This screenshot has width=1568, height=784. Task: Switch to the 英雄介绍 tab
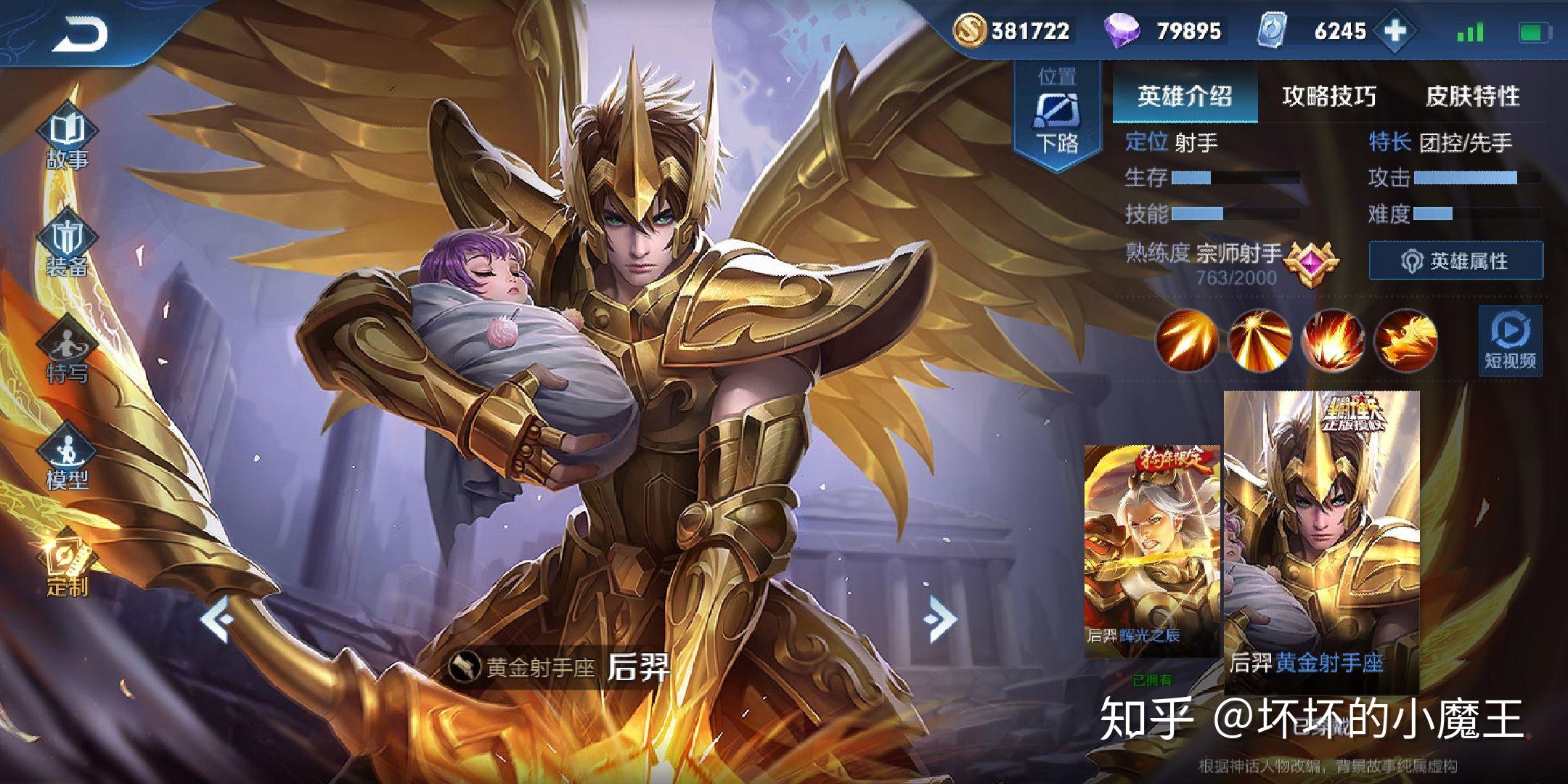(1185, 96)
